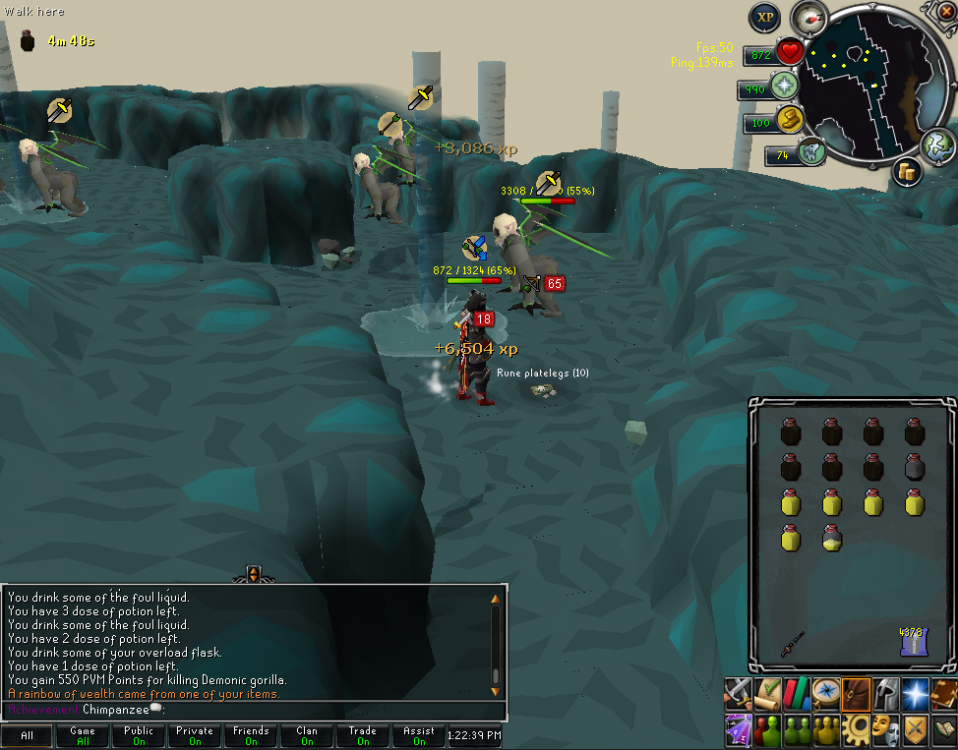Select the empty grey flask
The image size is (958, 750).
coord(914,466)
